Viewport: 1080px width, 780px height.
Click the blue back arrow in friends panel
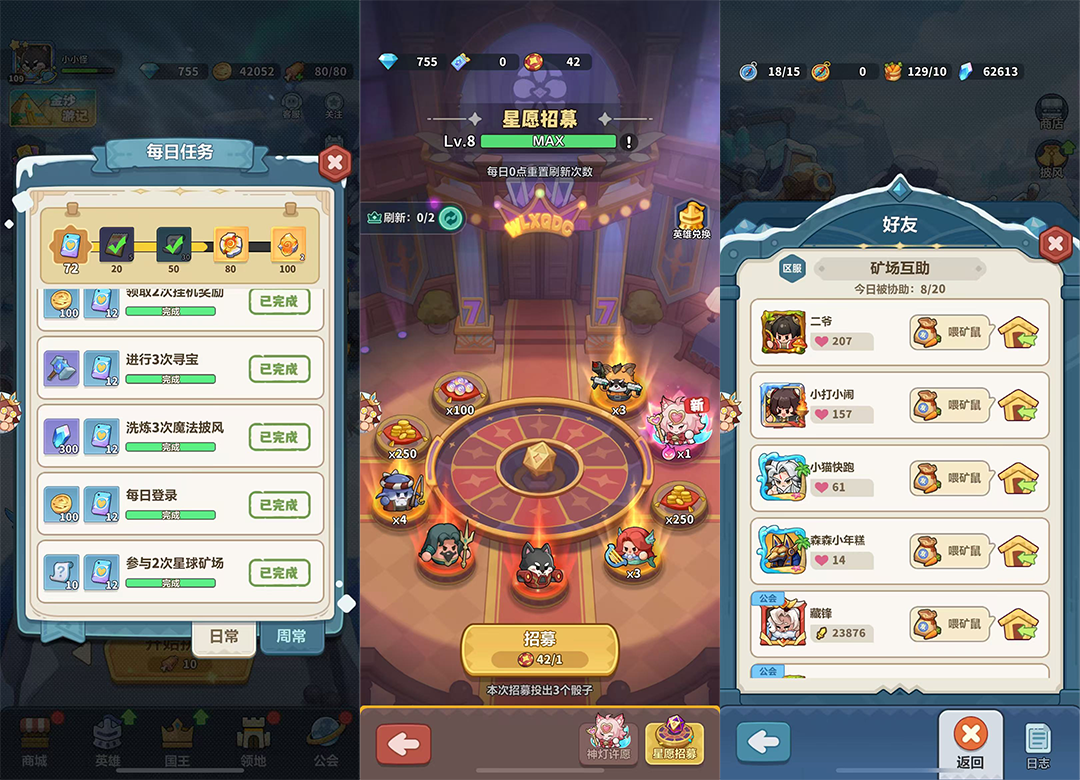[x=763, y=743]
